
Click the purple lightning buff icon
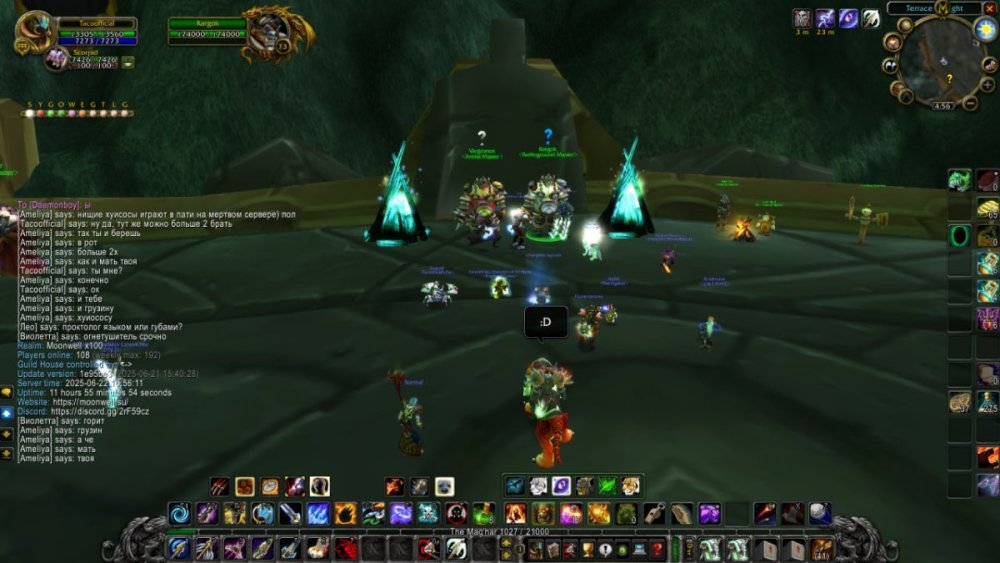click(x=825, y=18)
